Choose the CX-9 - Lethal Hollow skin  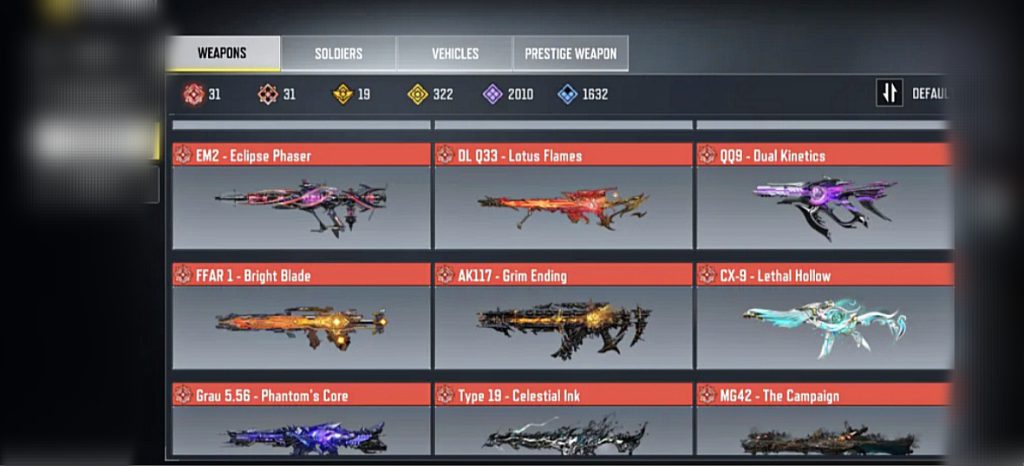[x=822, y=316]
